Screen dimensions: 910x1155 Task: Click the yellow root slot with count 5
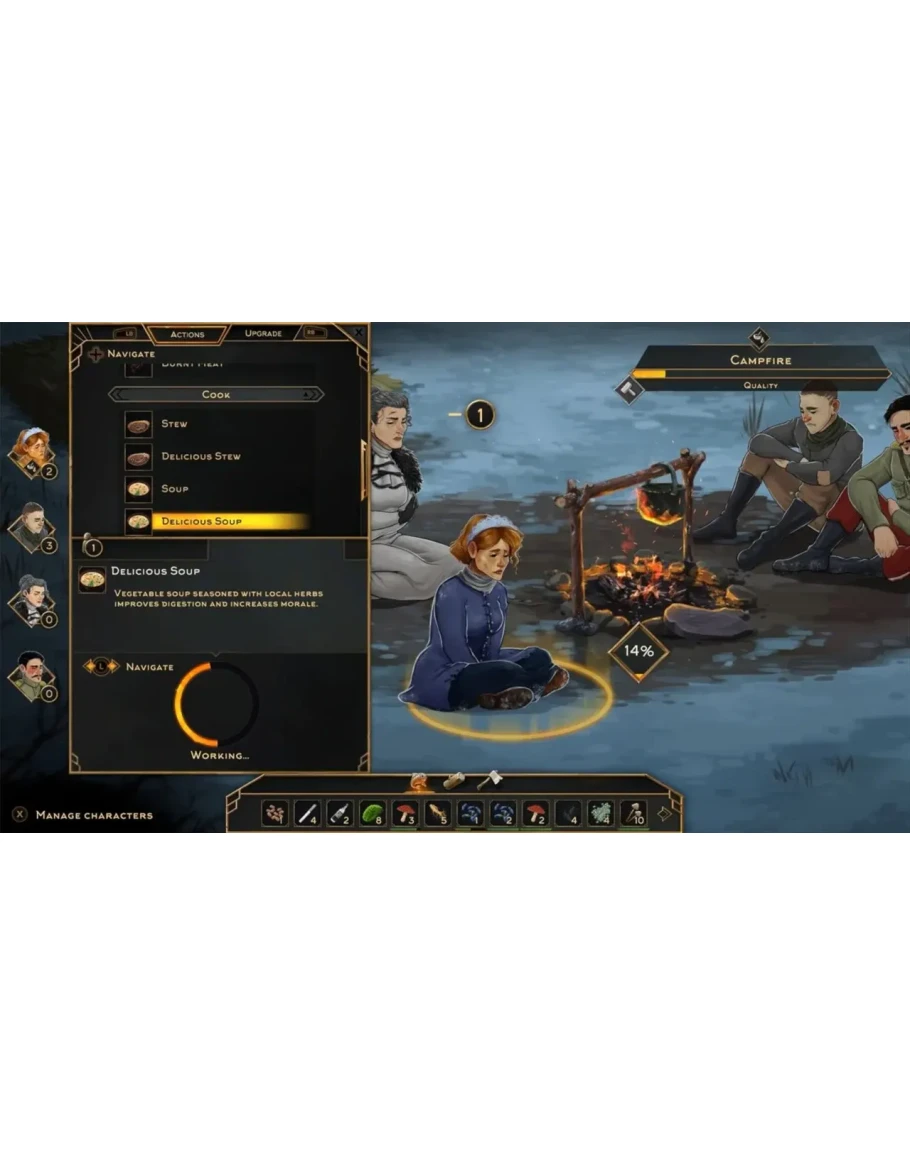(x=438, y=813)
